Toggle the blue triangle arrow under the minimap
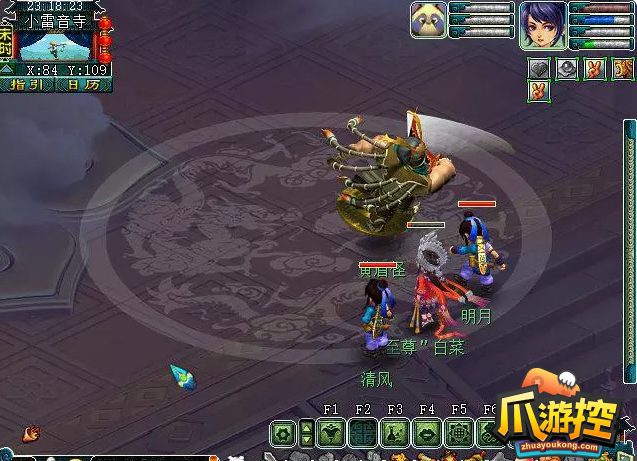The image size is (637, 461). 6,69
